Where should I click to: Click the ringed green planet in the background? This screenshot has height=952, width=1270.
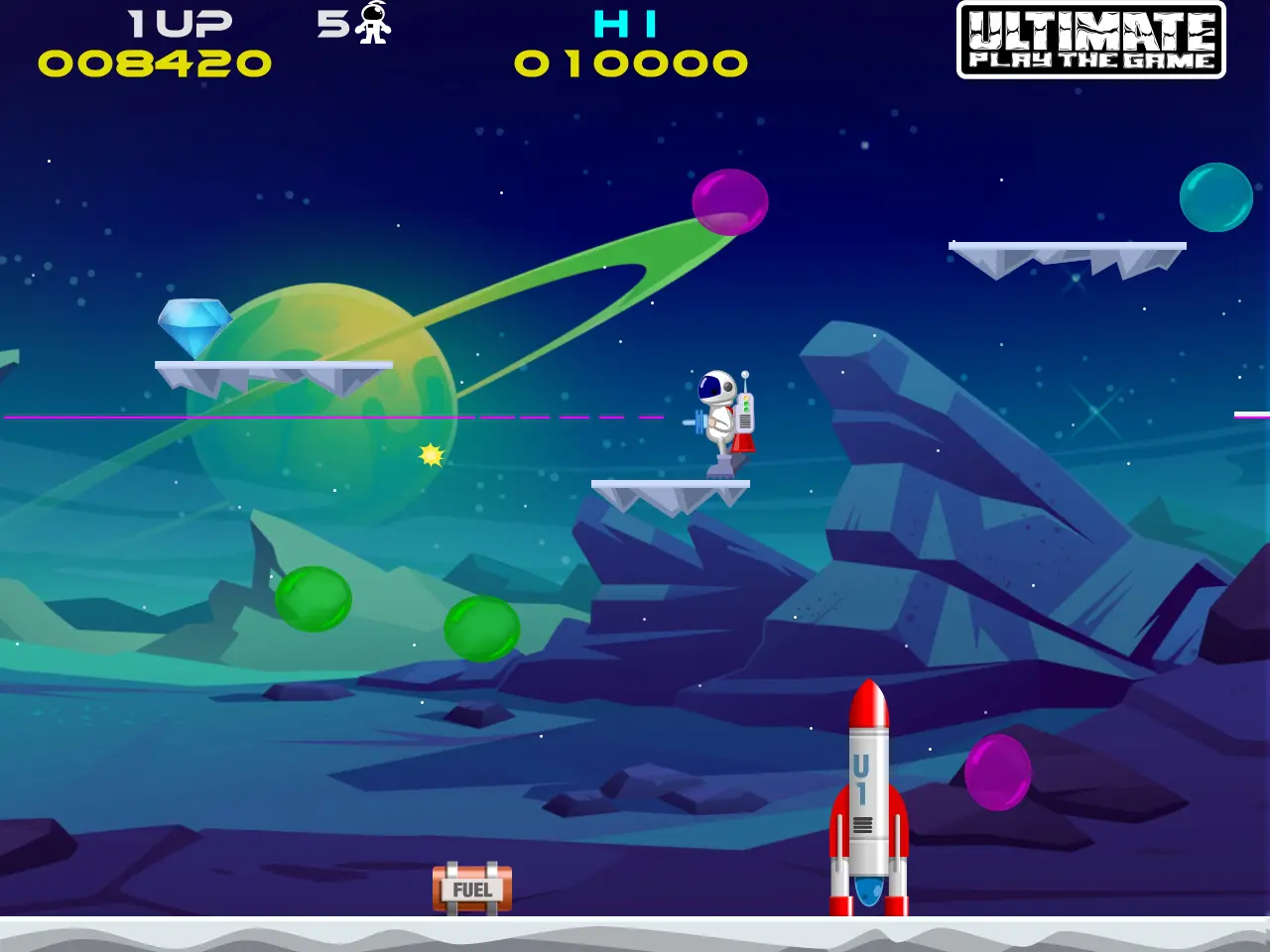coord(327,407)
